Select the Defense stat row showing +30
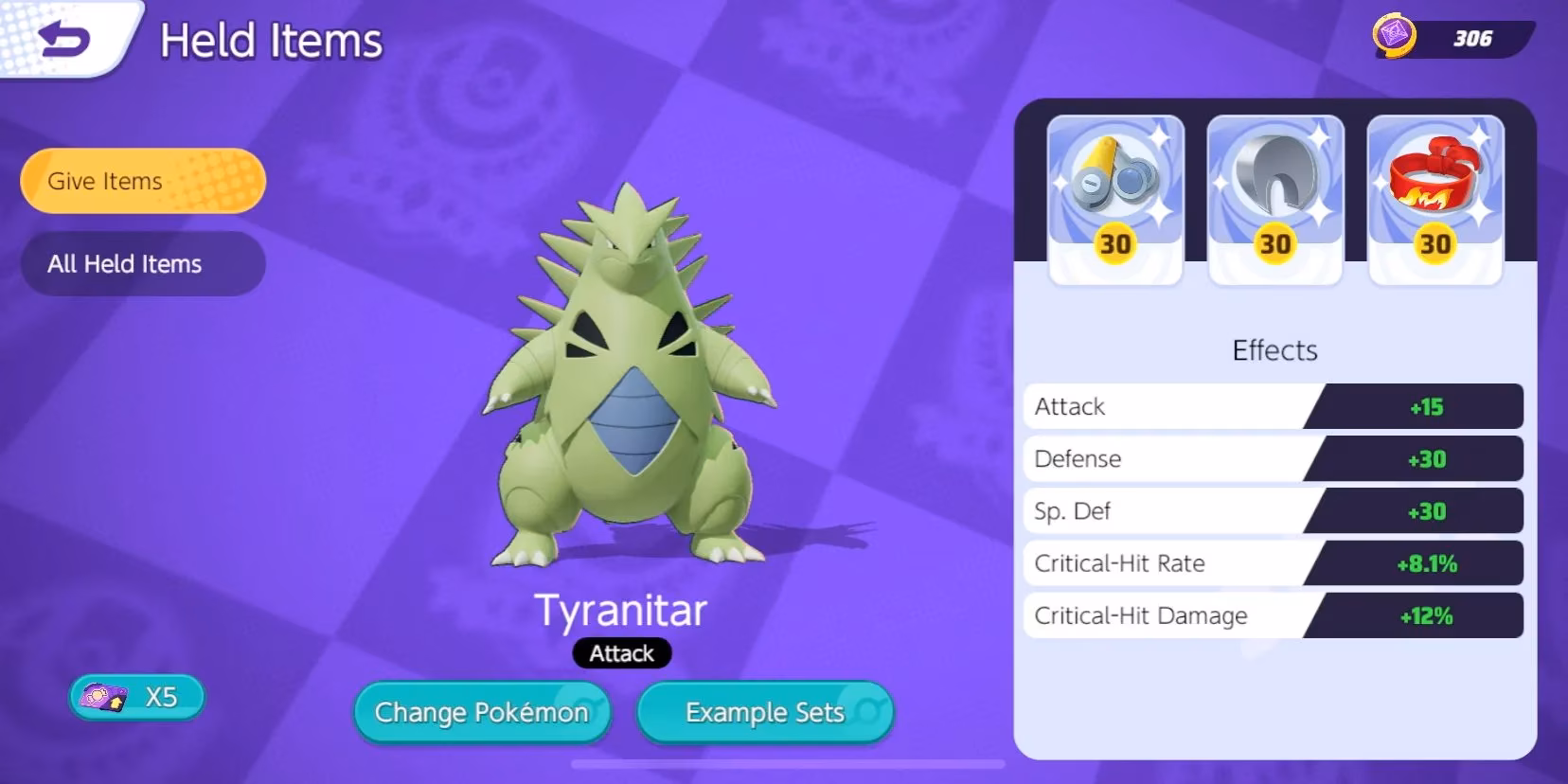The image size is (1568, 784). point(1274,459)
